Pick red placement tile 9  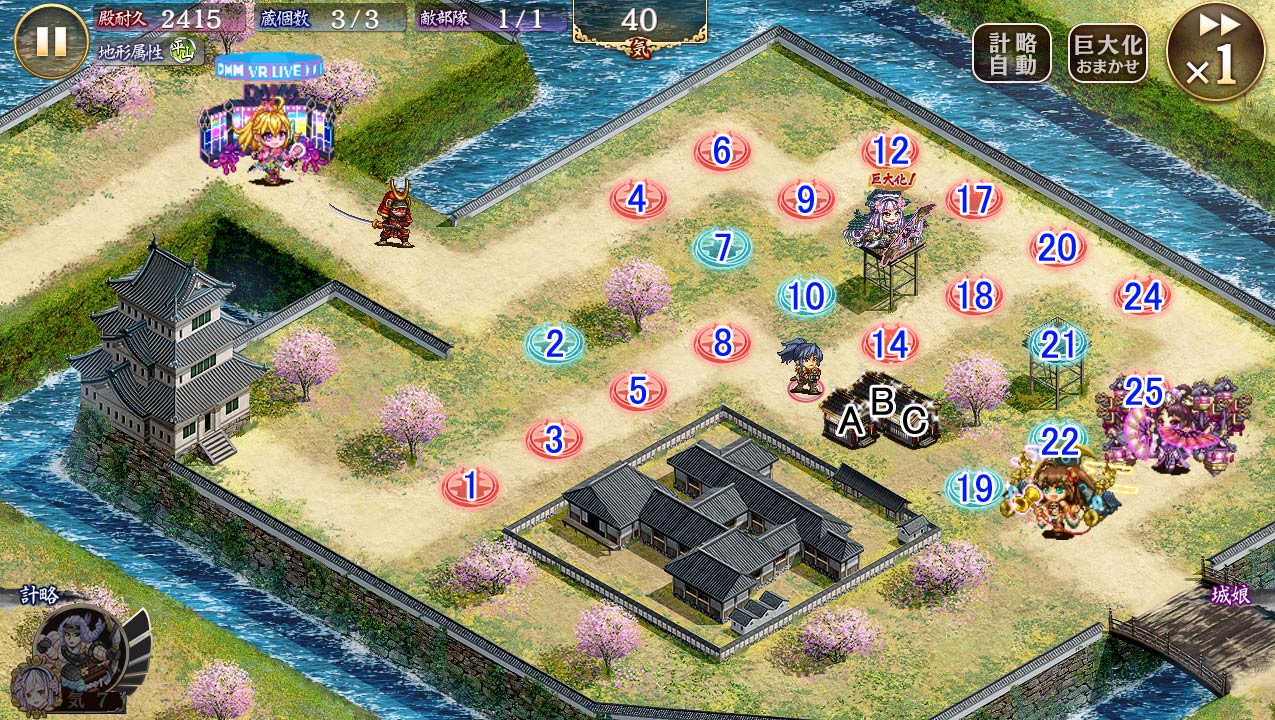tap(806, 200)
